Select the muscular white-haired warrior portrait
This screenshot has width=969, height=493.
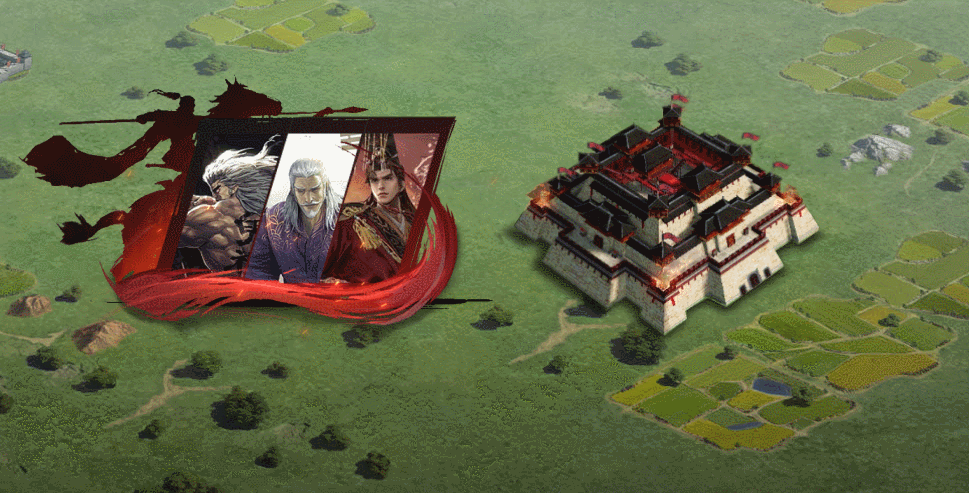(x=228, y=205)
